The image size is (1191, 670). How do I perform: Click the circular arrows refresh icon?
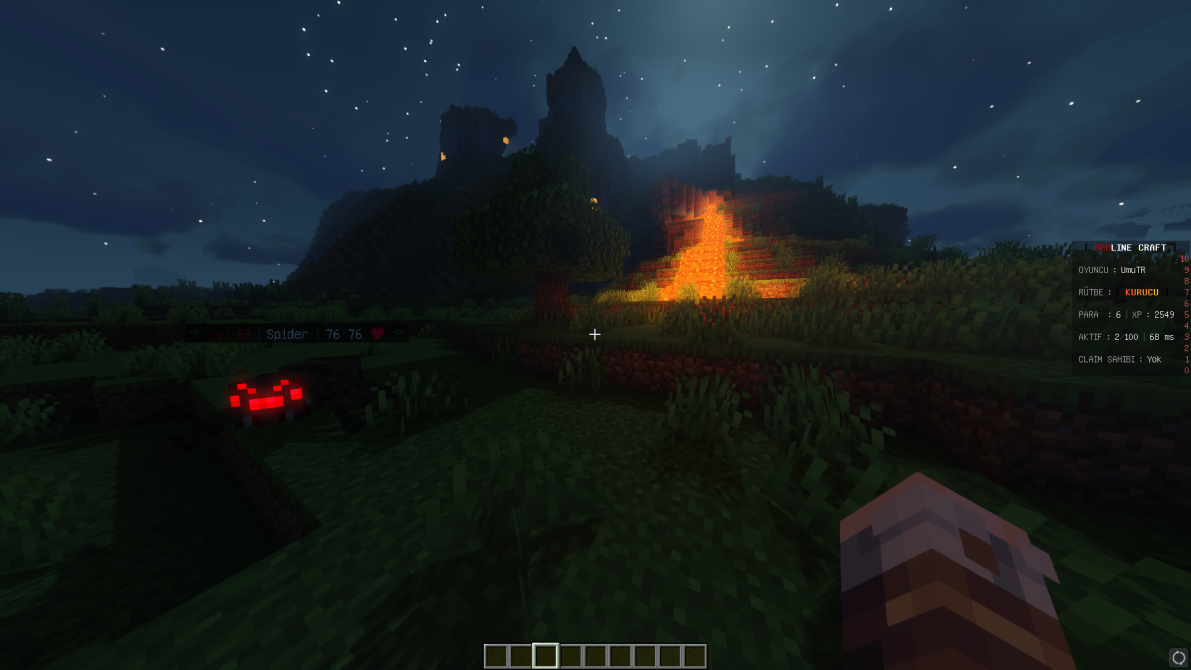click(1178, 657)
